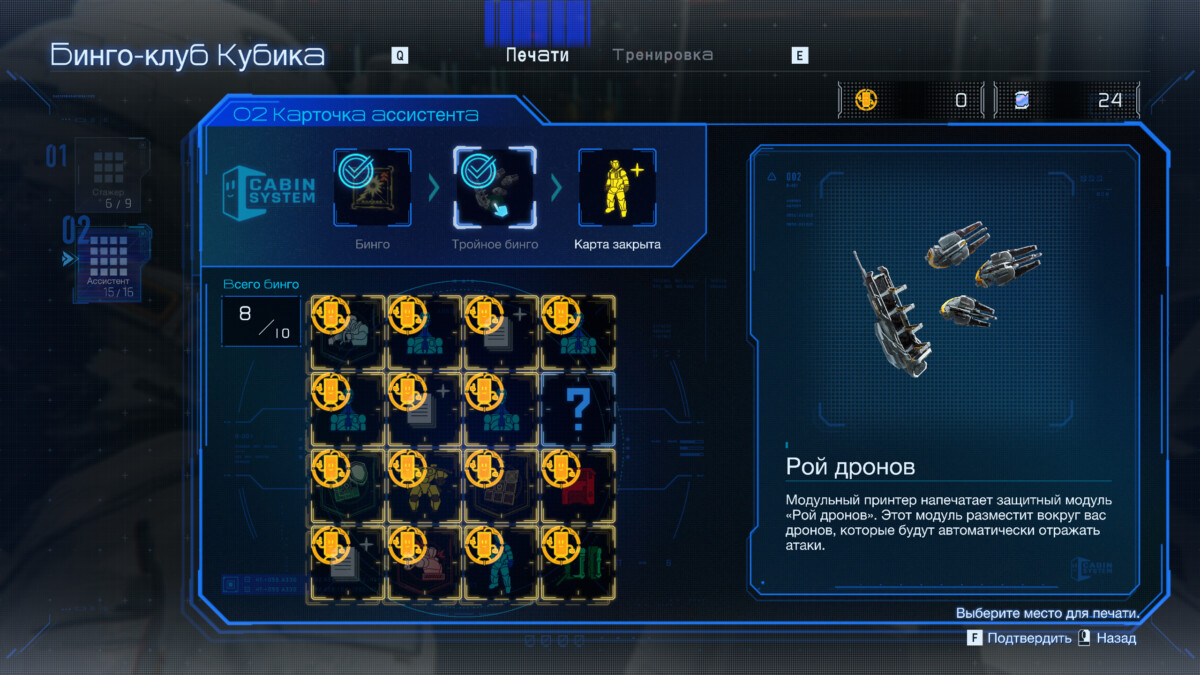Choose the 02 Ассистент bingo card
Image resolution: width=1200 pixels, height=675 pixels.
[x=108, y=260]
